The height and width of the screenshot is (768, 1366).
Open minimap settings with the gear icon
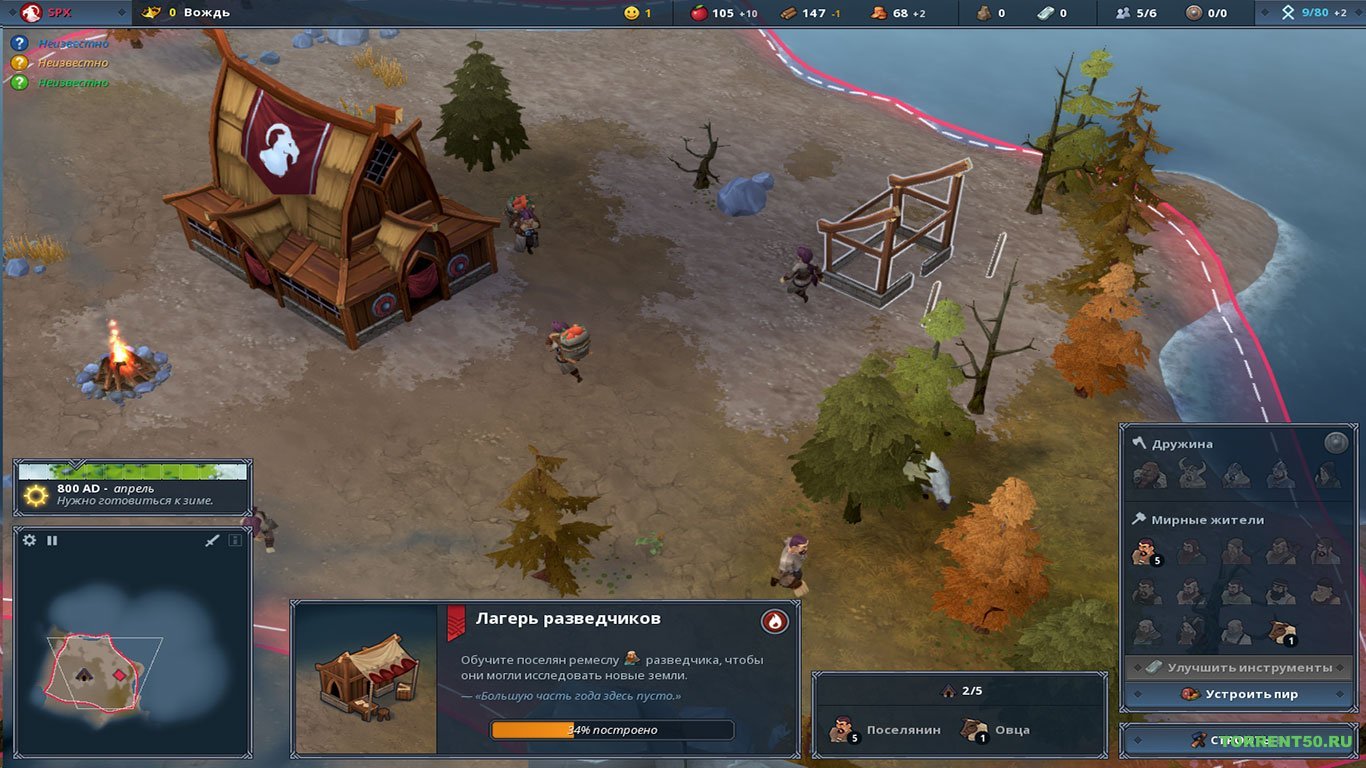(x=29, y=540)
